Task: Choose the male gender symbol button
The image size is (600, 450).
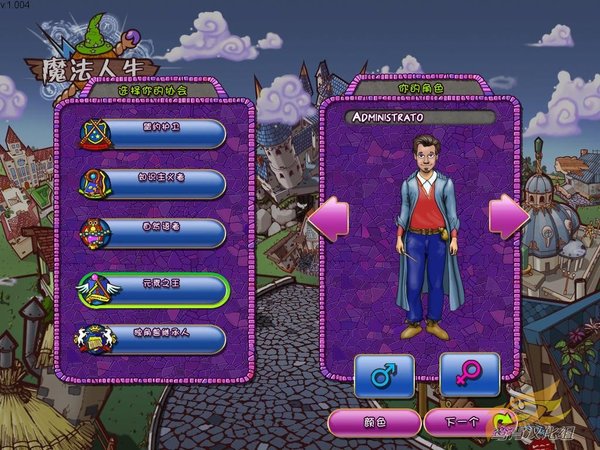Action: click(x=384, y=376)
